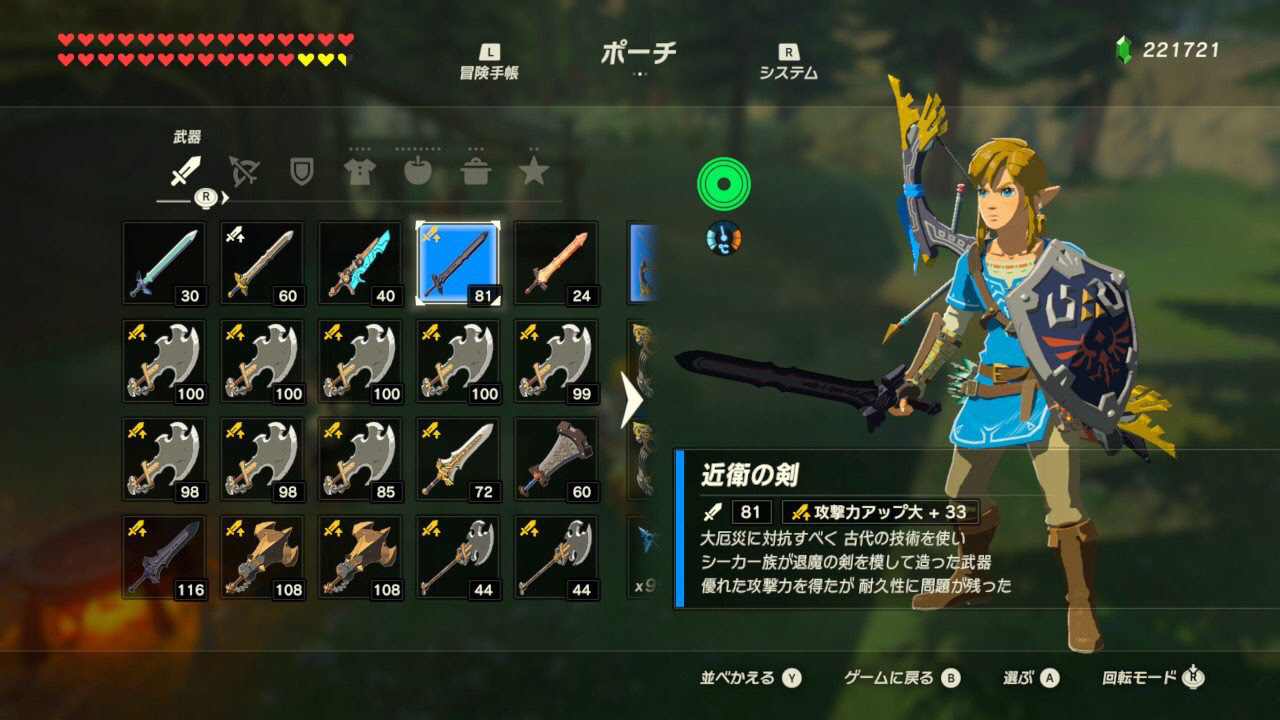
Task: Click the green Sheikah sensor indicator
Action: [722, 185]
